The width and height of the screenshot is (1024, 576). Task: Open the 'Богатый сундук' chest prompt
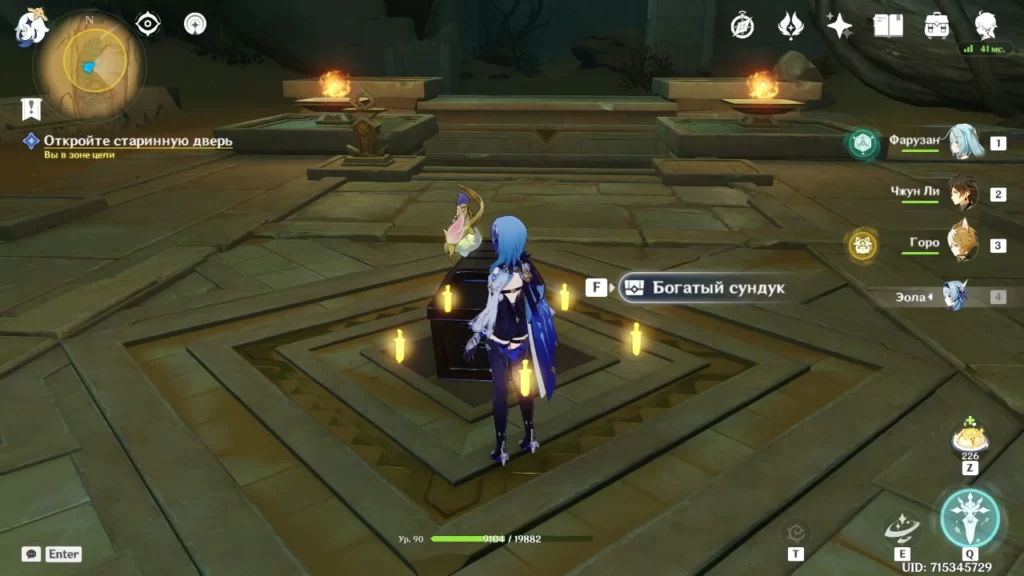point(705,288)
